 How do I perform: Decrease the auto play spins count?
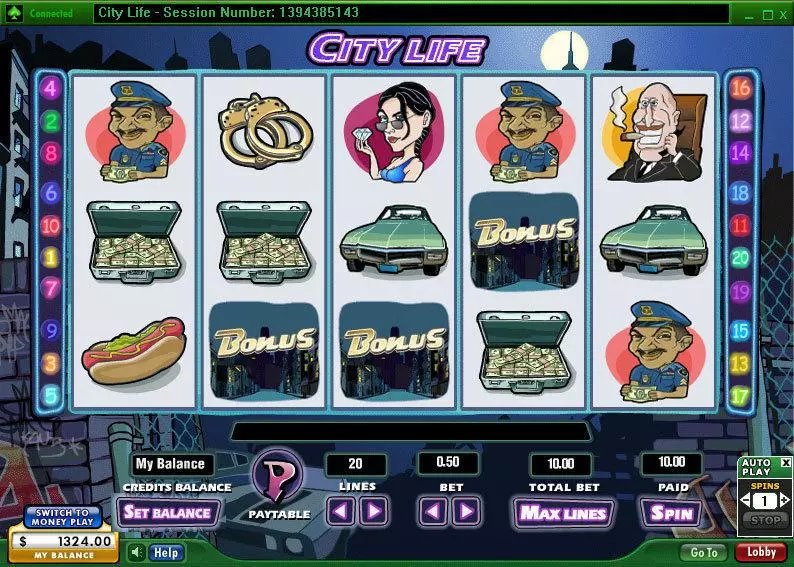coord(745,500)
